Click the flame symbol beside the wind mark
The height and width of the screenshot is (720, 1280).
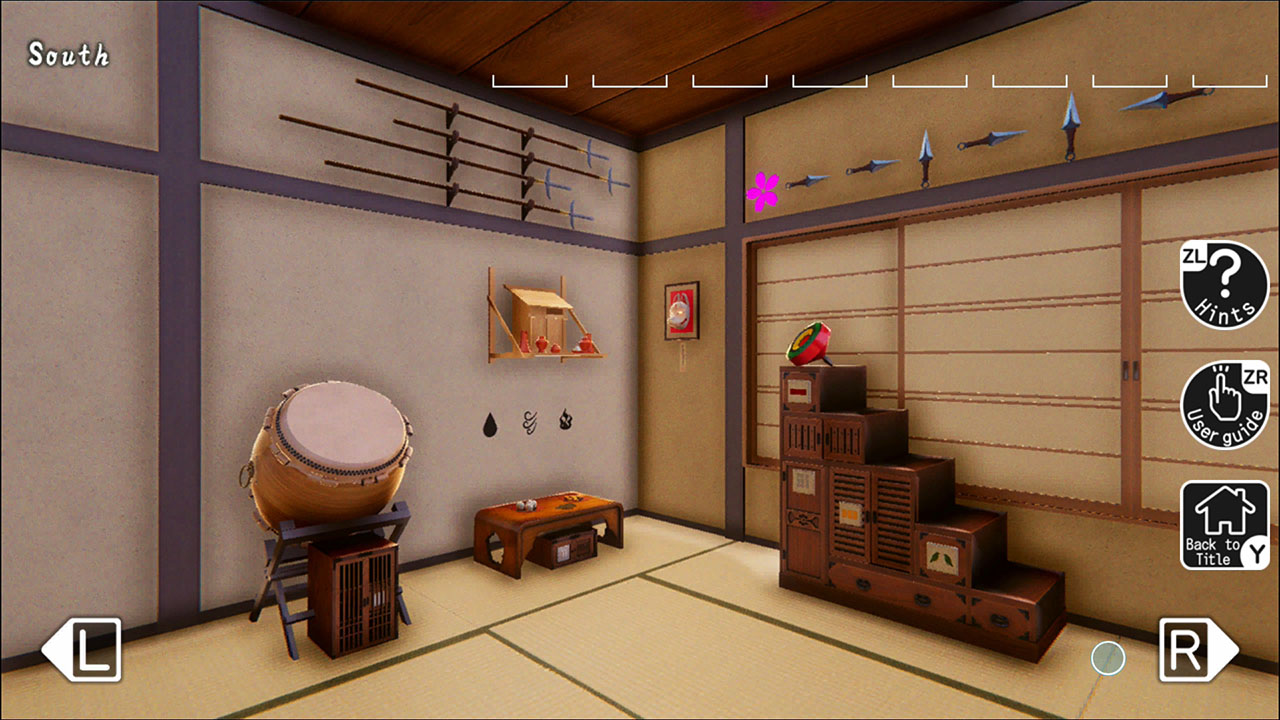565,419
